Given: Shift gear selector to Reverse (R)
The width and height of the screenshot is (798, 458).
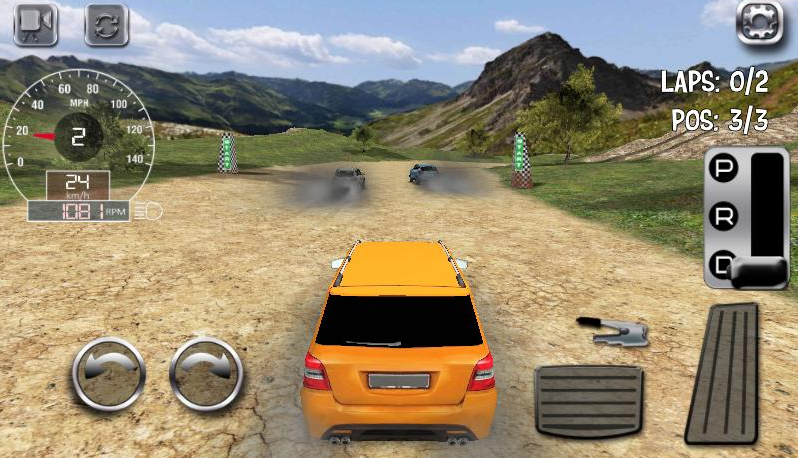Looking at the screenshot, I should [x=723, y=216].
